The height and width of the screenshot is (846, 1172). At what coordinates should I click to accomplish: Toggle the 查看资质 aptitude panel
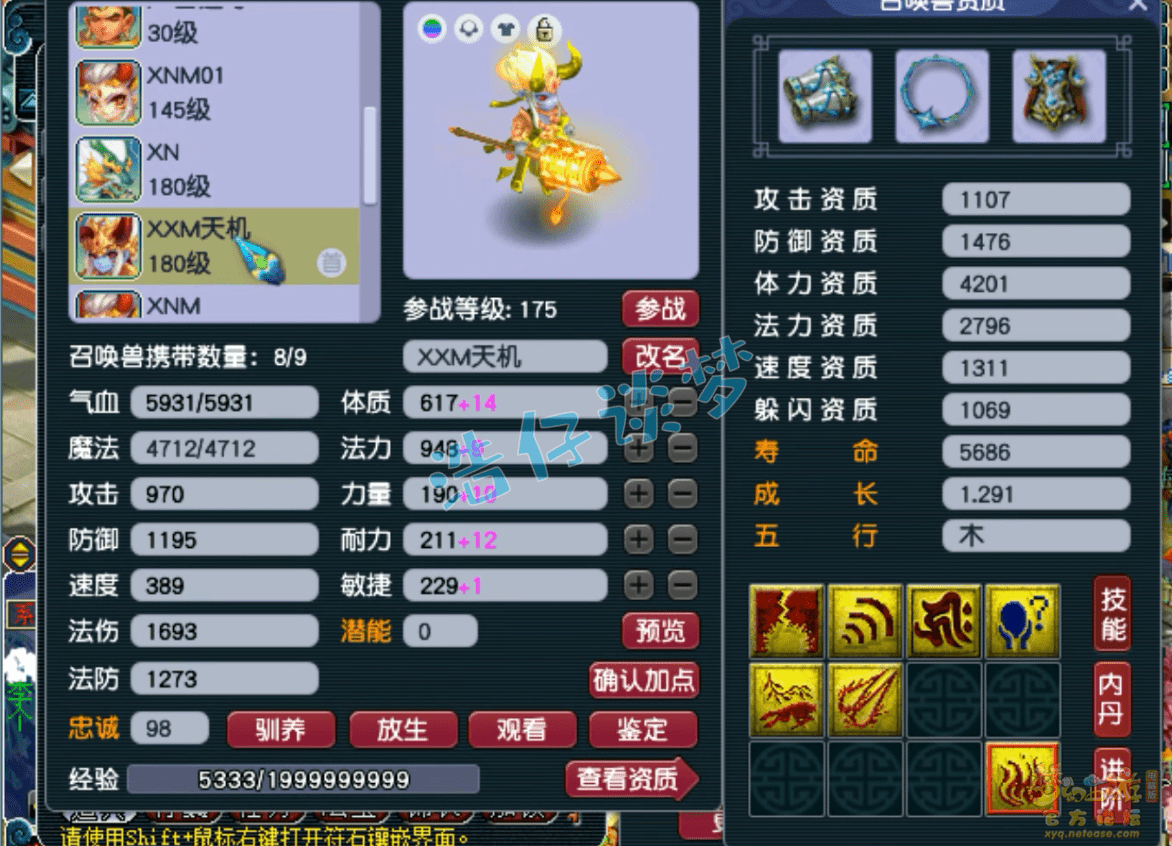[630, 779]
